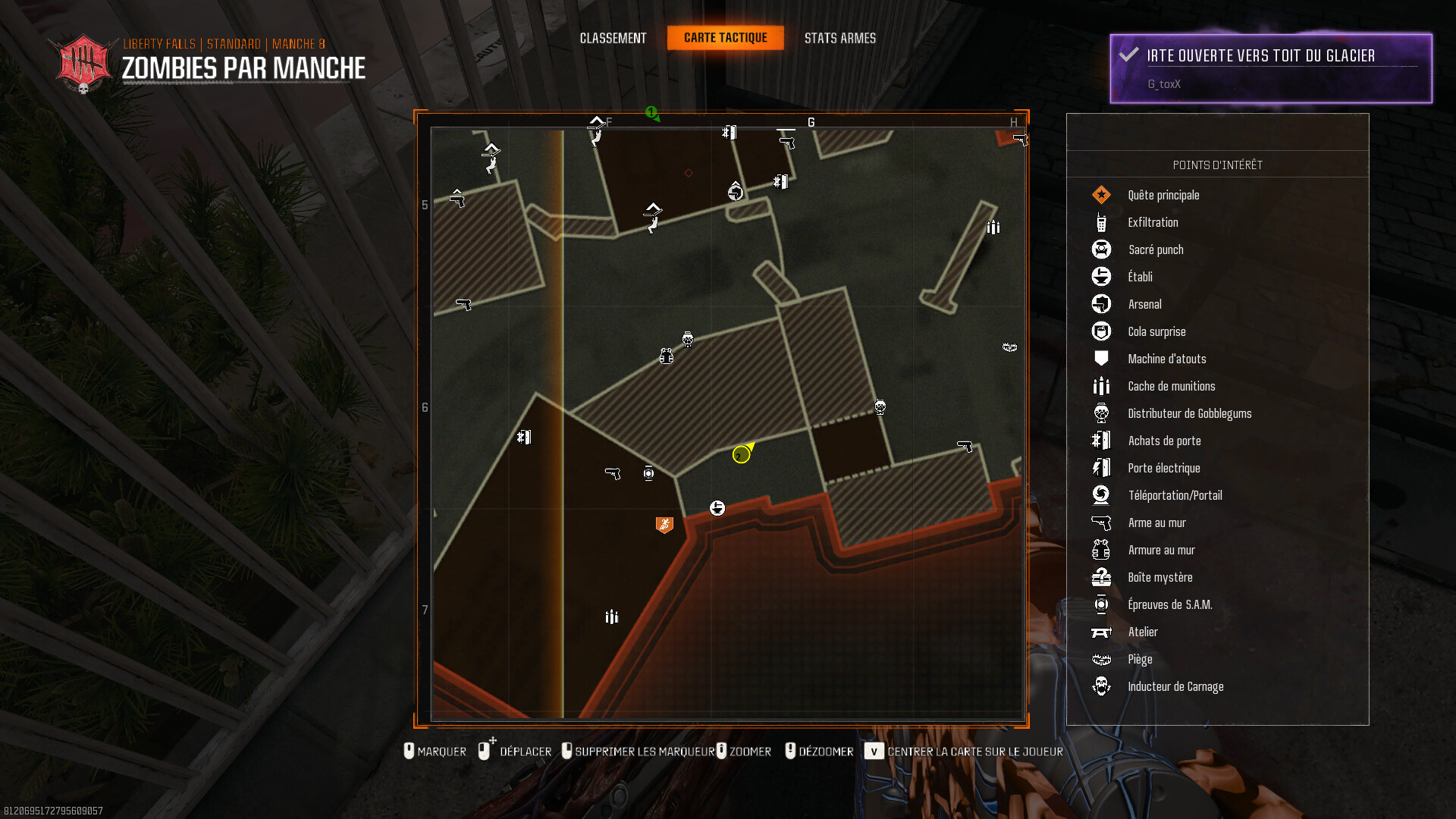Screen dimensions: 1456x819
Task: Open the Stats Armes tab
Action: pyautogui.click(x=839, y=38)
